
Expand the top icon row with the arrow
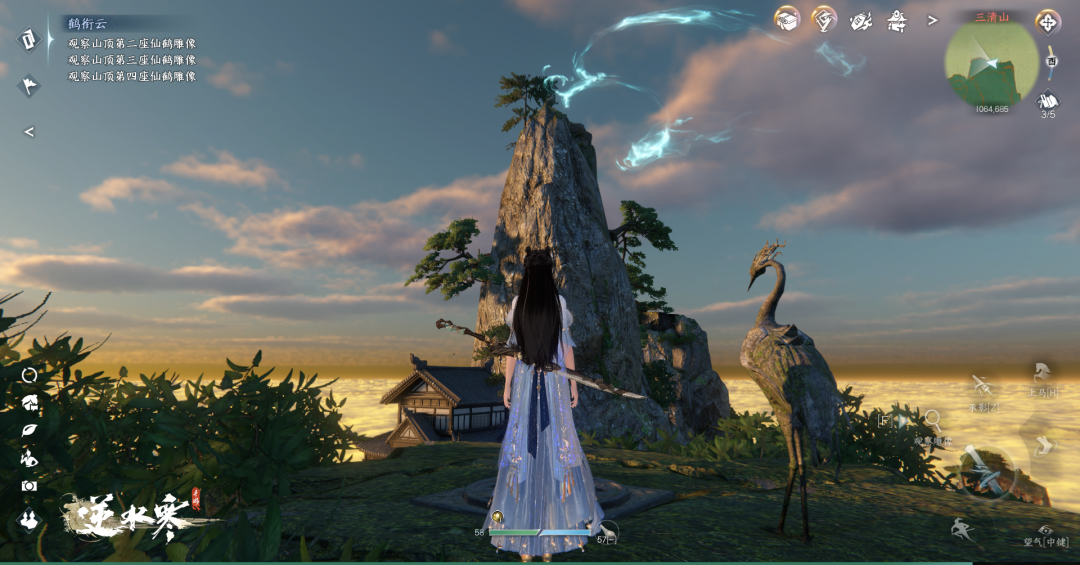pyautogui.click(x=933, y=20)
